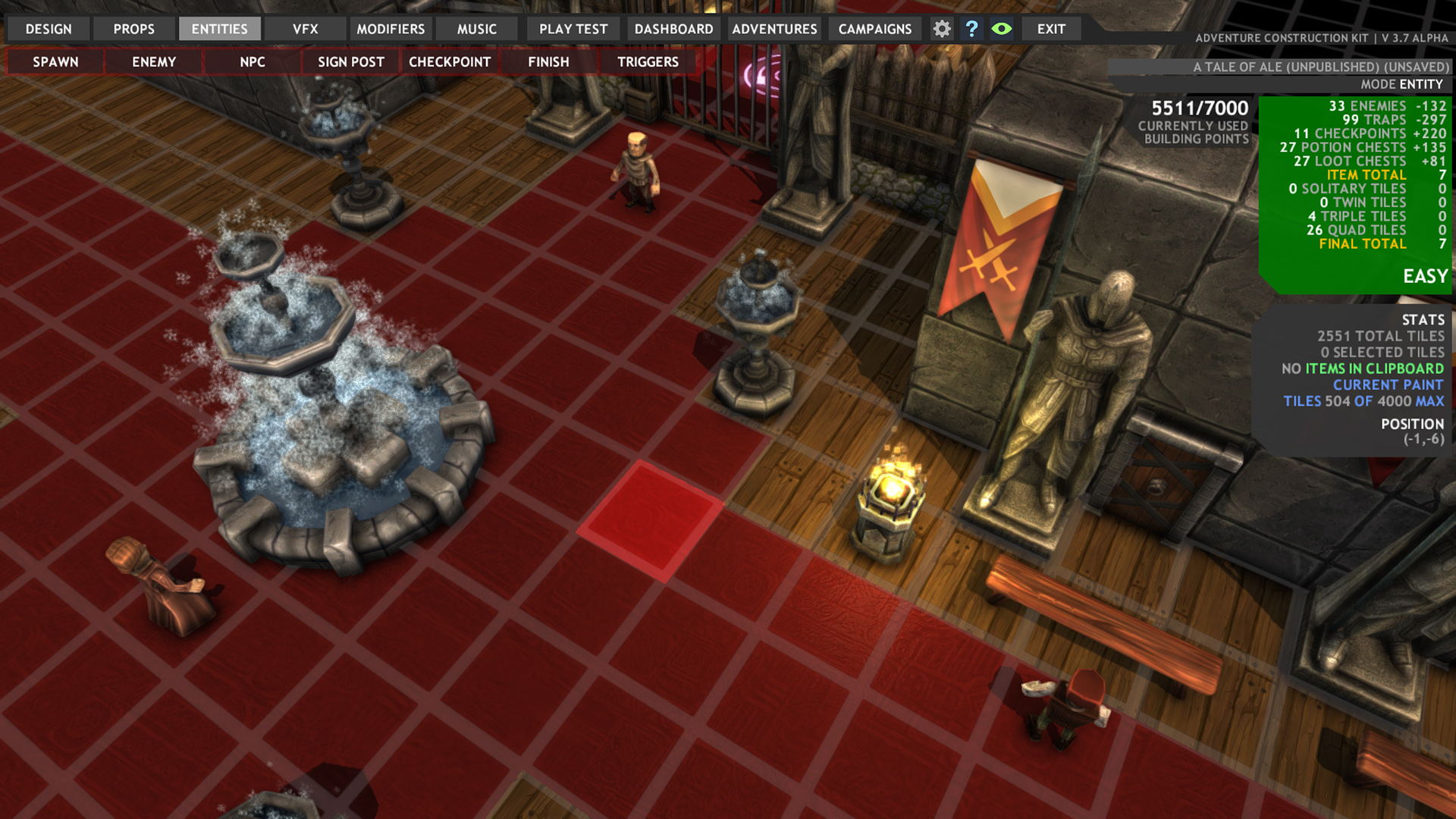The image size is (1456, 819).
Task: Select the ENEMY placement tool
Action: (x=152, y=61)
